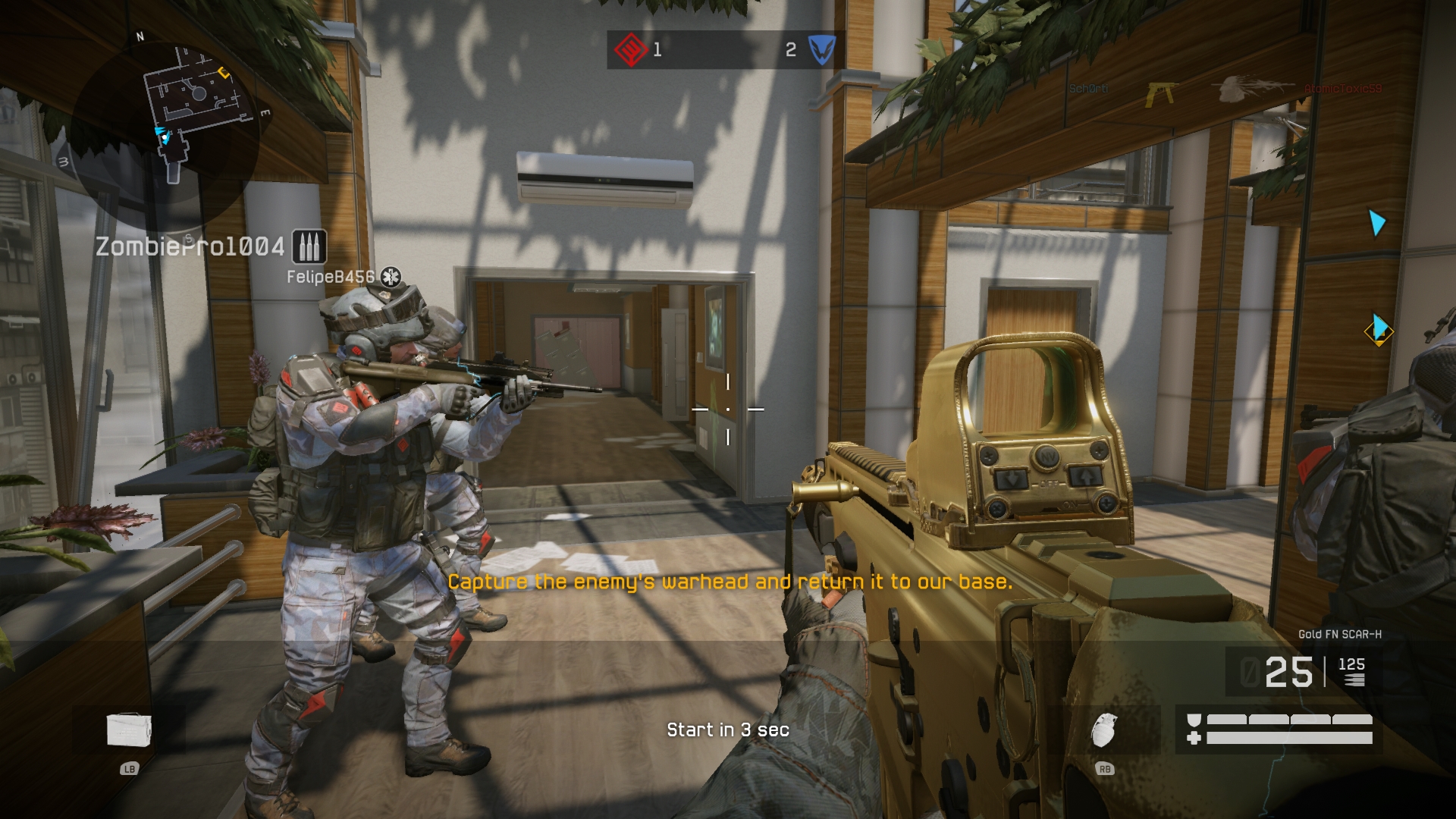Click the red team emblem
This screenshot has height=819, width=1456.
coord(629,50)
